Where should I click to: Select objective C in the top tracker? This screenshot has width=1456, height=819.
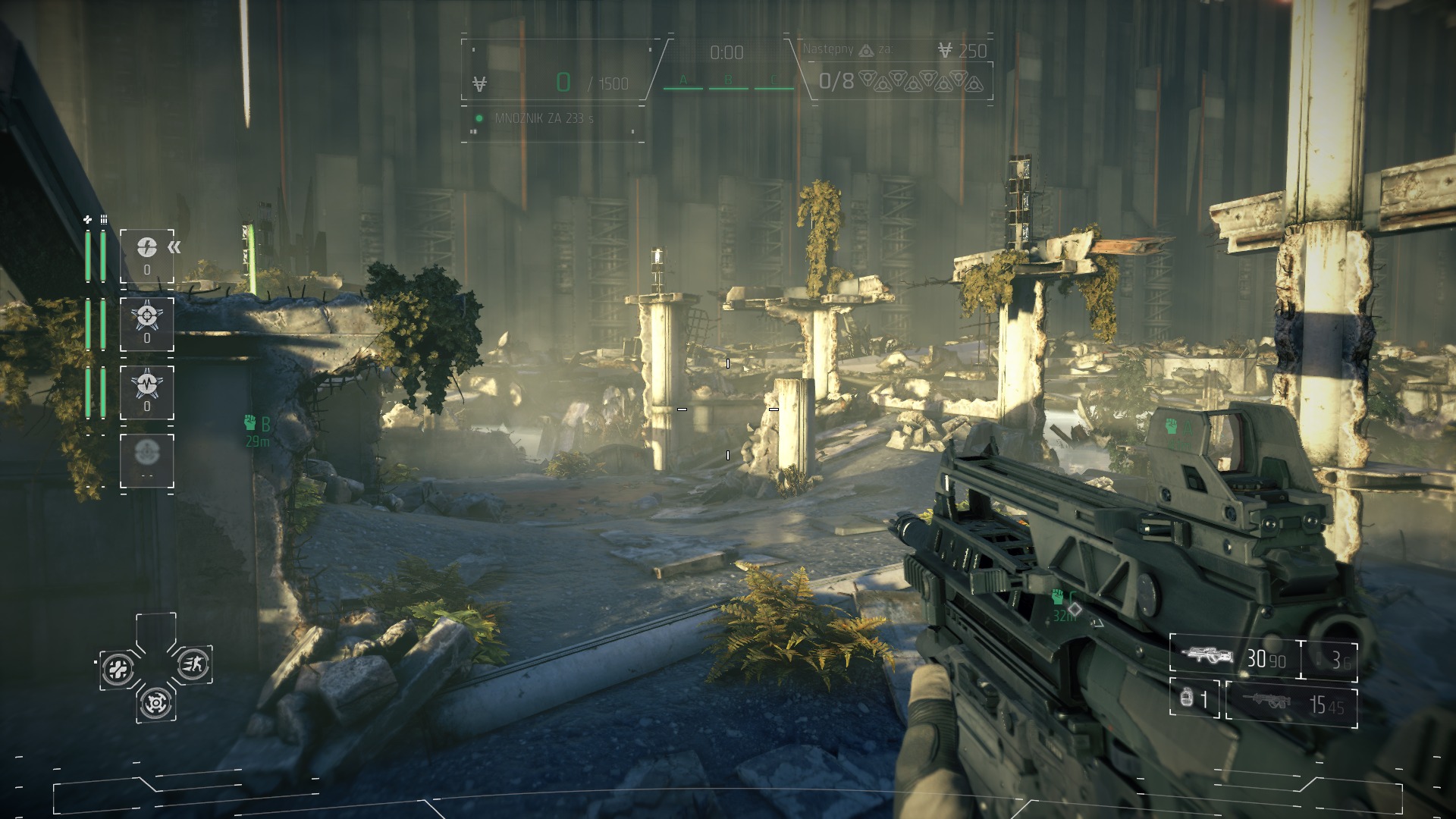click(773, 80)
